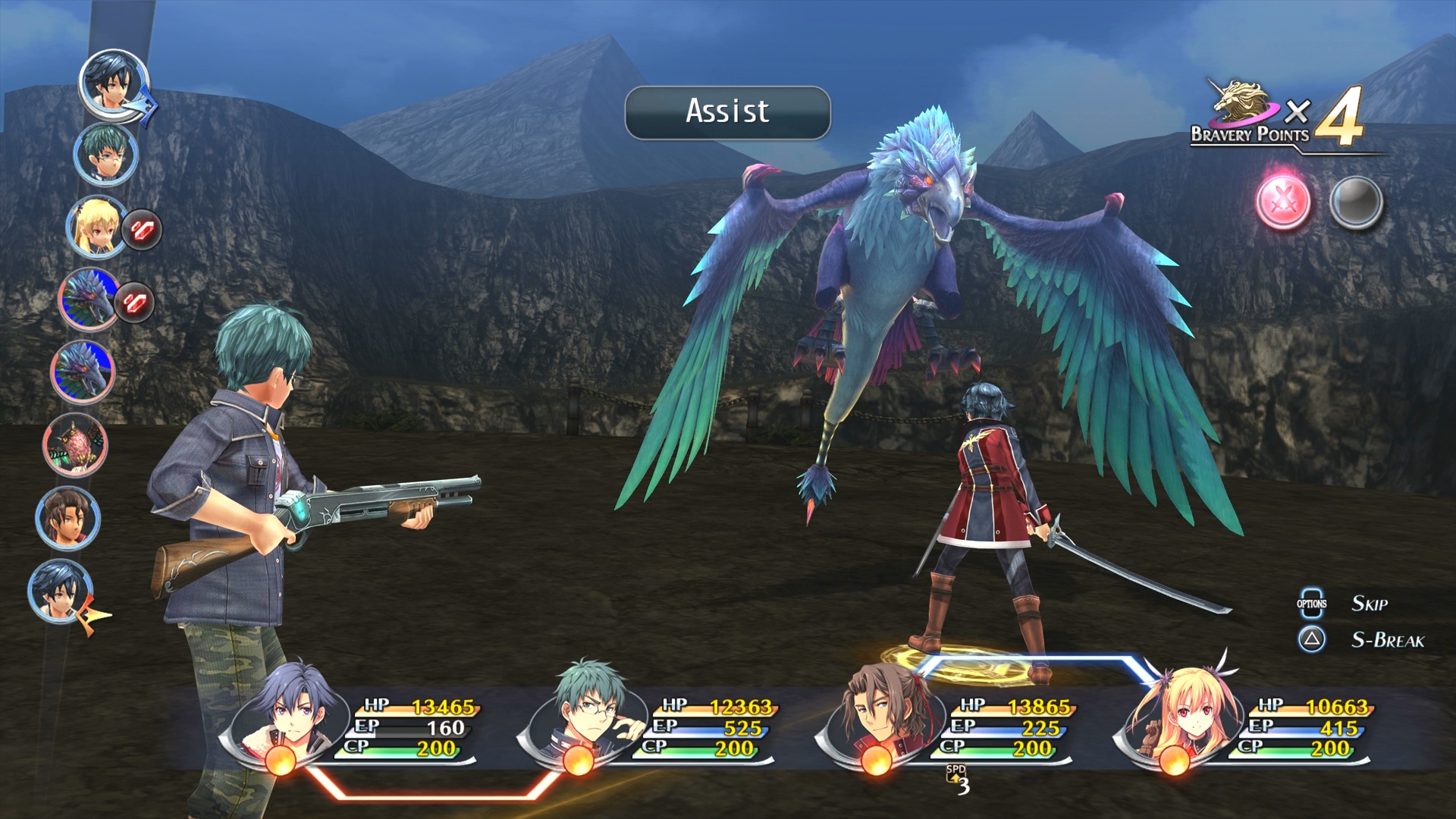1456x819 pixels.
Task: Click the empty grey orb beside the pink icon
Action: coord(1356,202)
